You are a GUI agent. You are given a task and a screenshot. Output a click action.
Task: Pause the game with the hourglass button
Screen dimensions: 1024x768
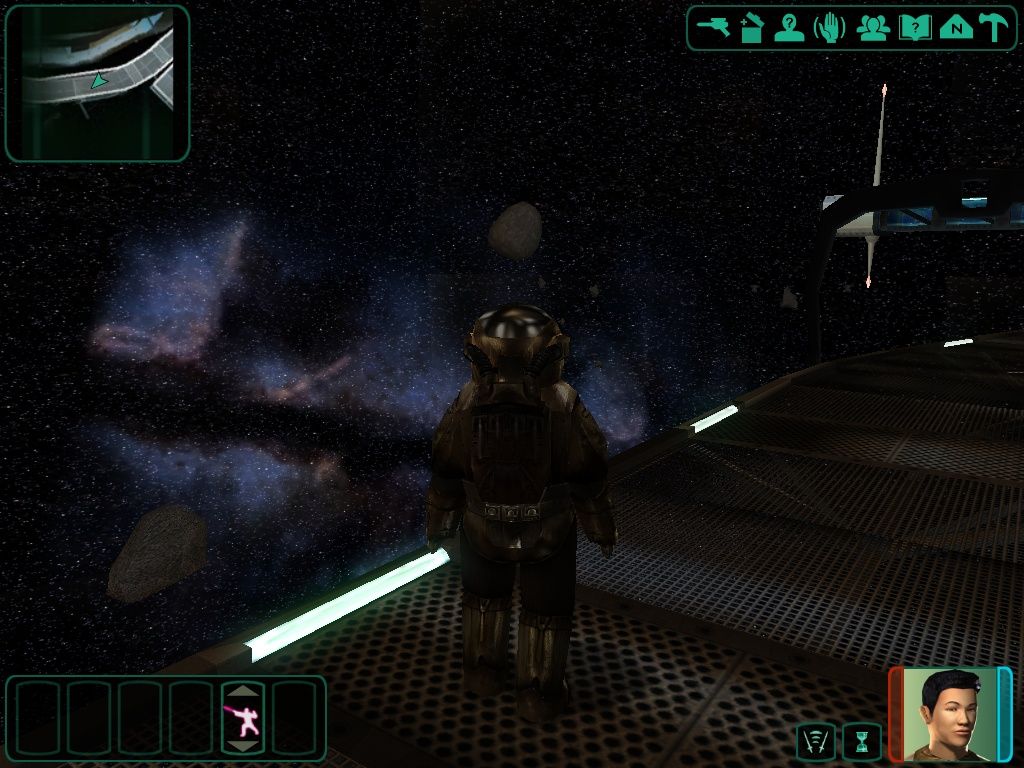pyautogui.click(x=861, y=742)
